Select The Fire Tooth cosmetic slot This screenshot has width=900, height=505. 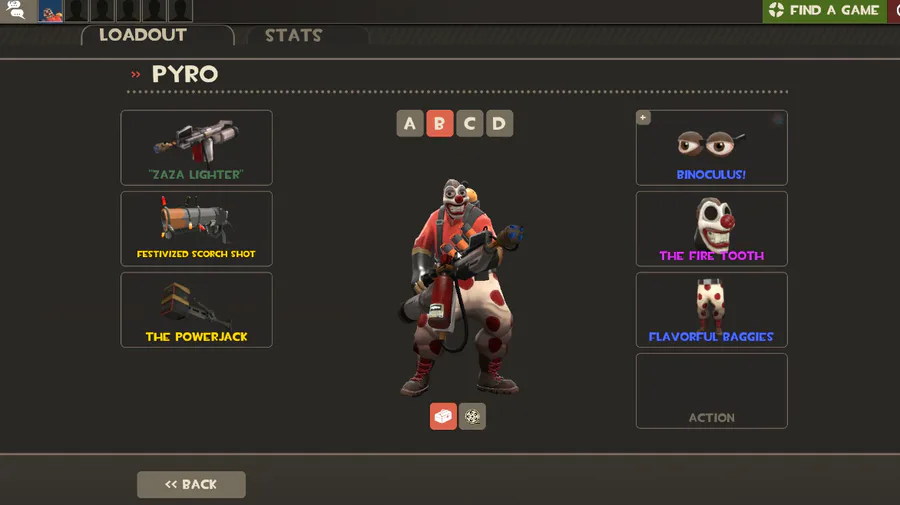(711, 228)
